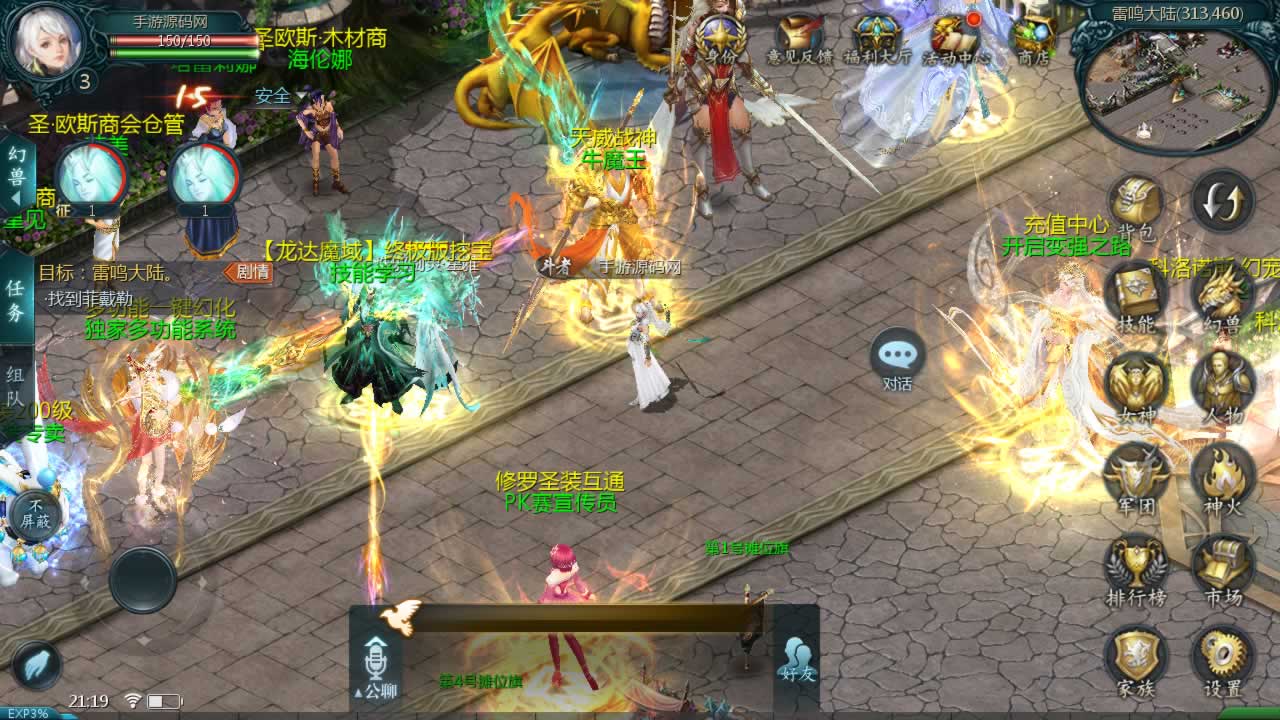Open the 好友 friends list
Viewport: 1280px width, 720px height.
797,658
